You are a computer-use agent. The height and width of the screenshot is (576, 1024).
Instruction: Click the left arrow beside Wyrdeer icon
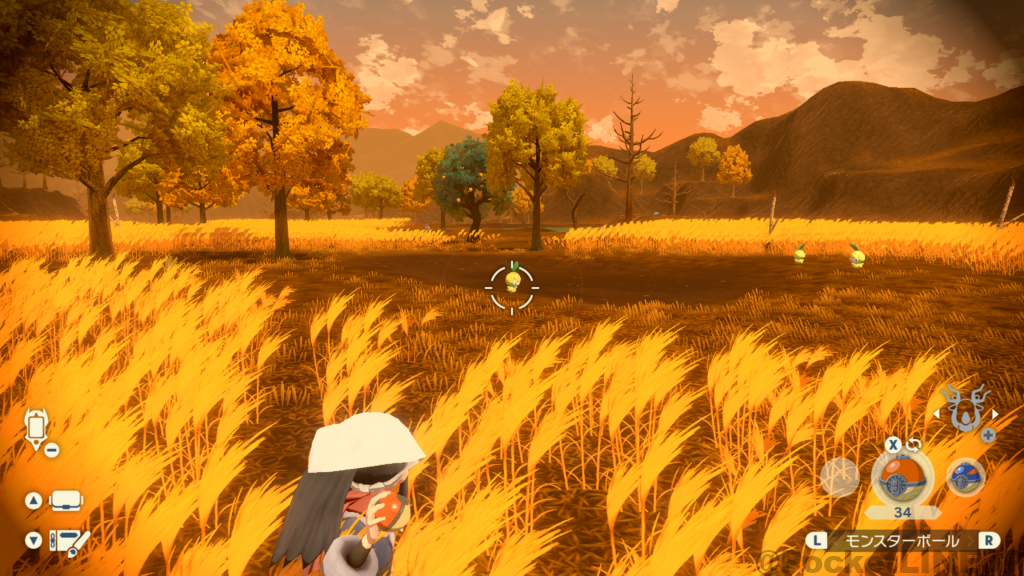937,413
